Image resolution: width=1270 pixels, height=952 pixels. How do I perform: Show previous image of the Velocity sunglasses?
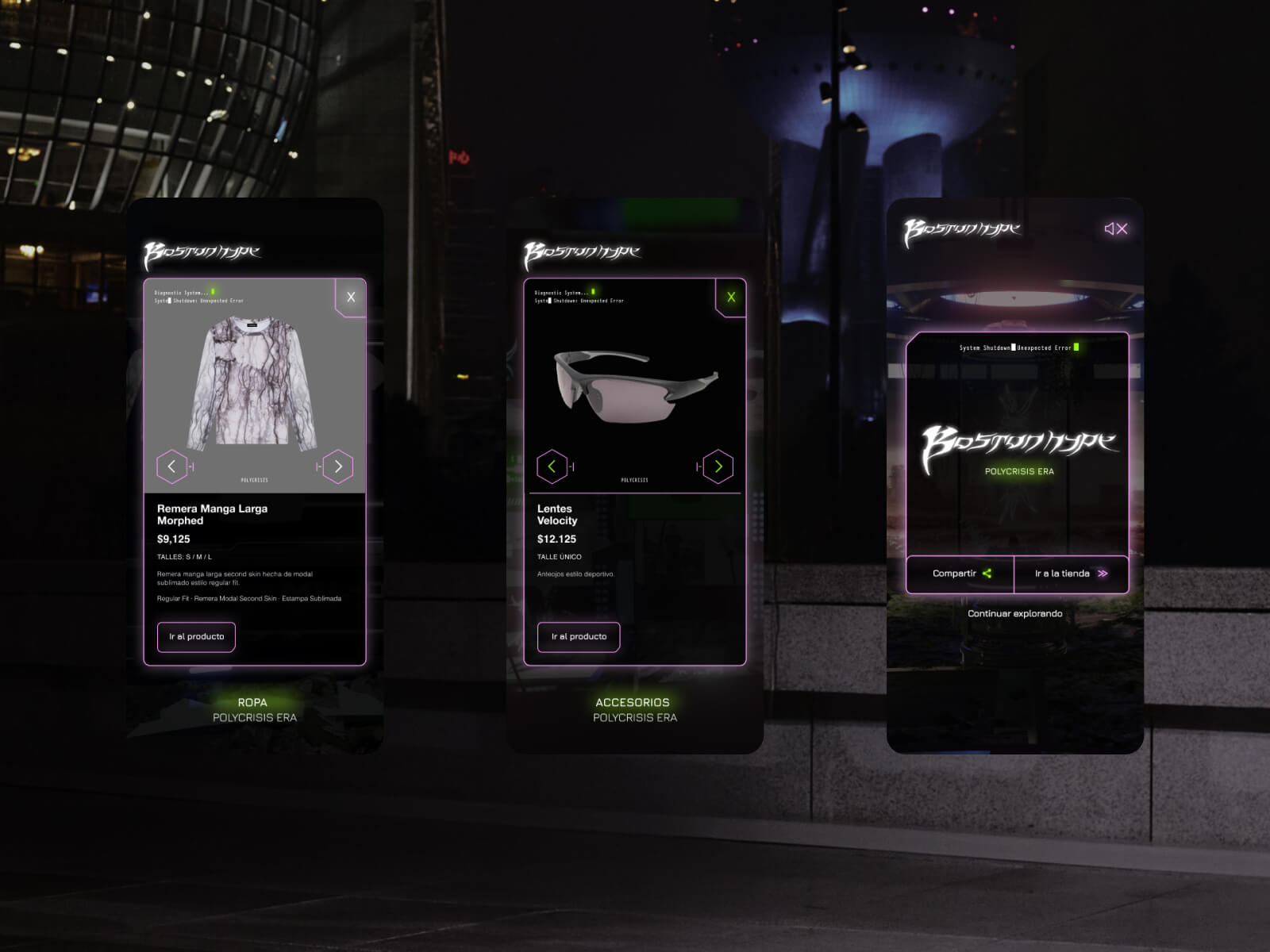552,466
